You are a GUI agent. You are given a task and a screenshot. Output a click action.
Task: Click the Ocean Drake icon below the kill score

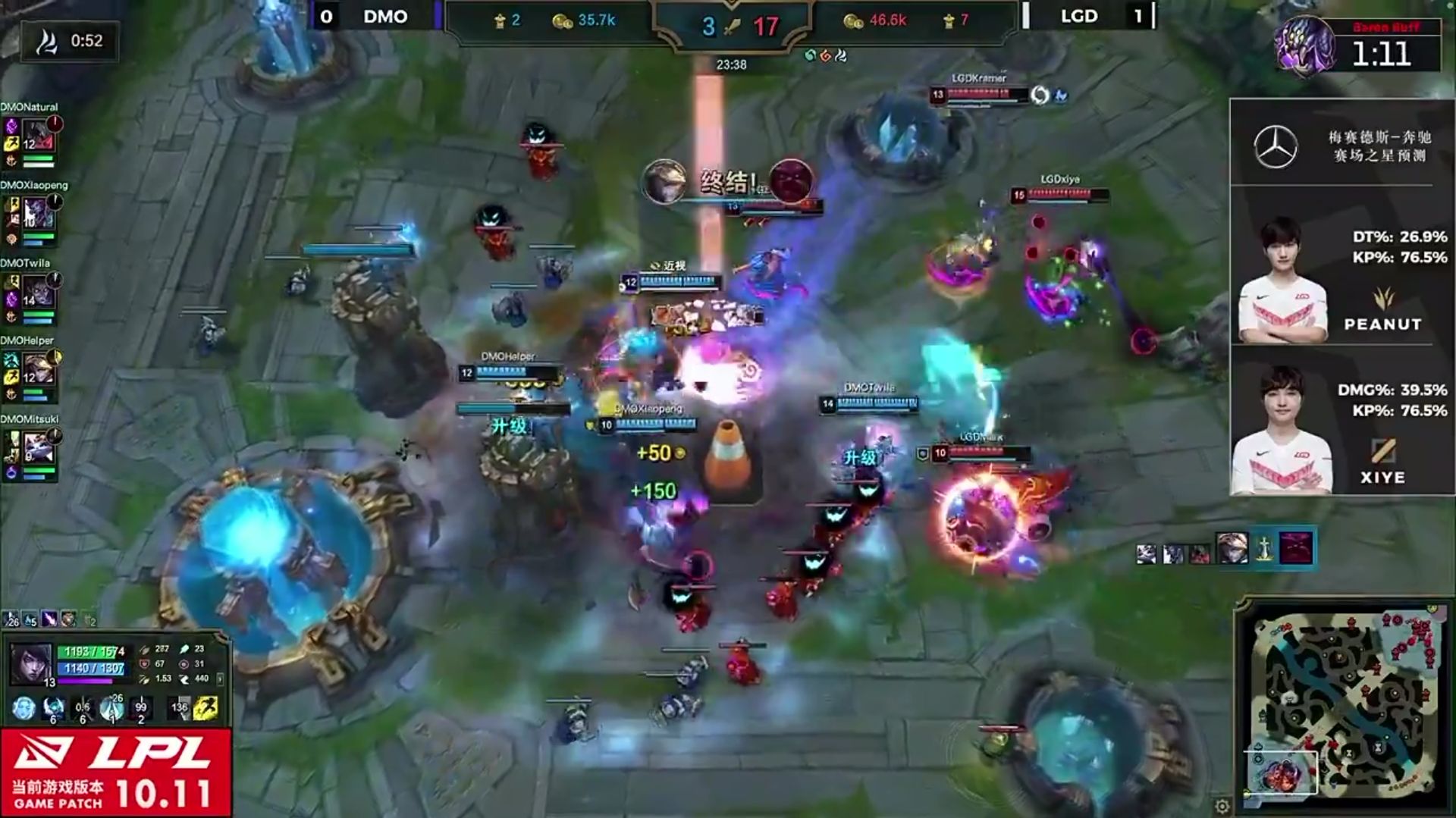coord(809,56)
